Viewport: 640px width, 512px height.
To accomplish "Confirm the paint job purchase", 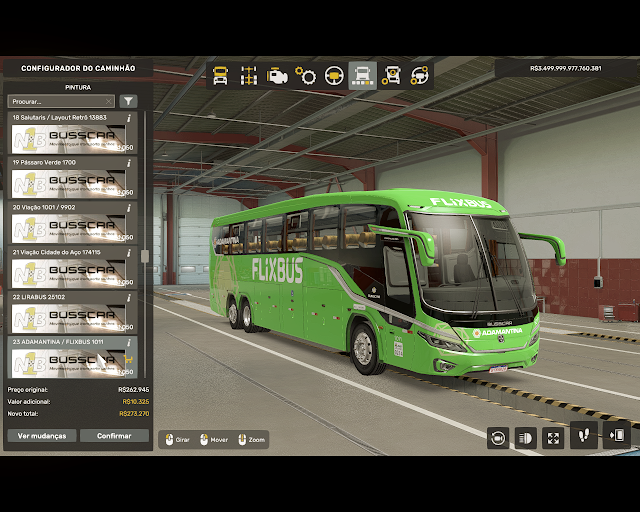I will [x=114, y=436].
